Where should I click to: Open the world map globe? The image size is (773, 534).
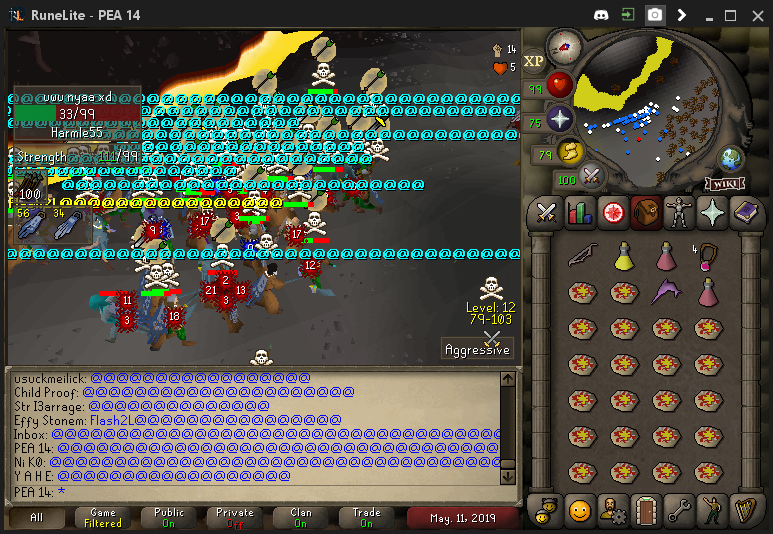(x=732, y=159)
